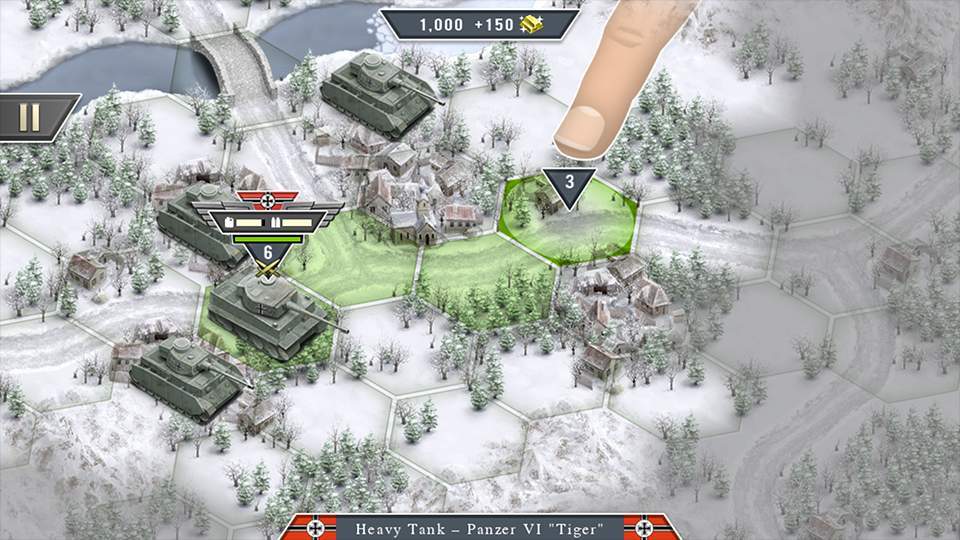
Task: Select the tank next to the stone bridge
Action: (382, 93)
